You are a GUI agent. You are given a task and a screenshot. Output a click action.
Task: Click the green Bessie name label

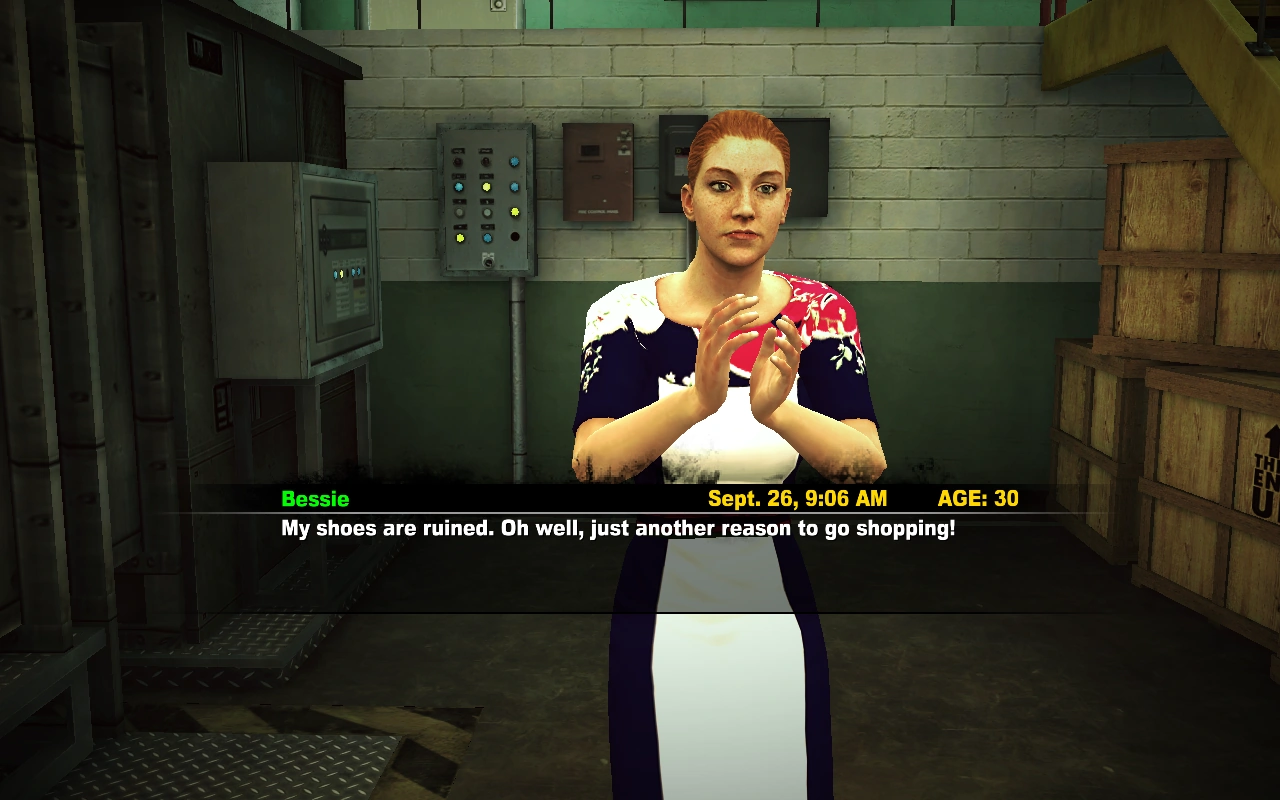(315, 499)
